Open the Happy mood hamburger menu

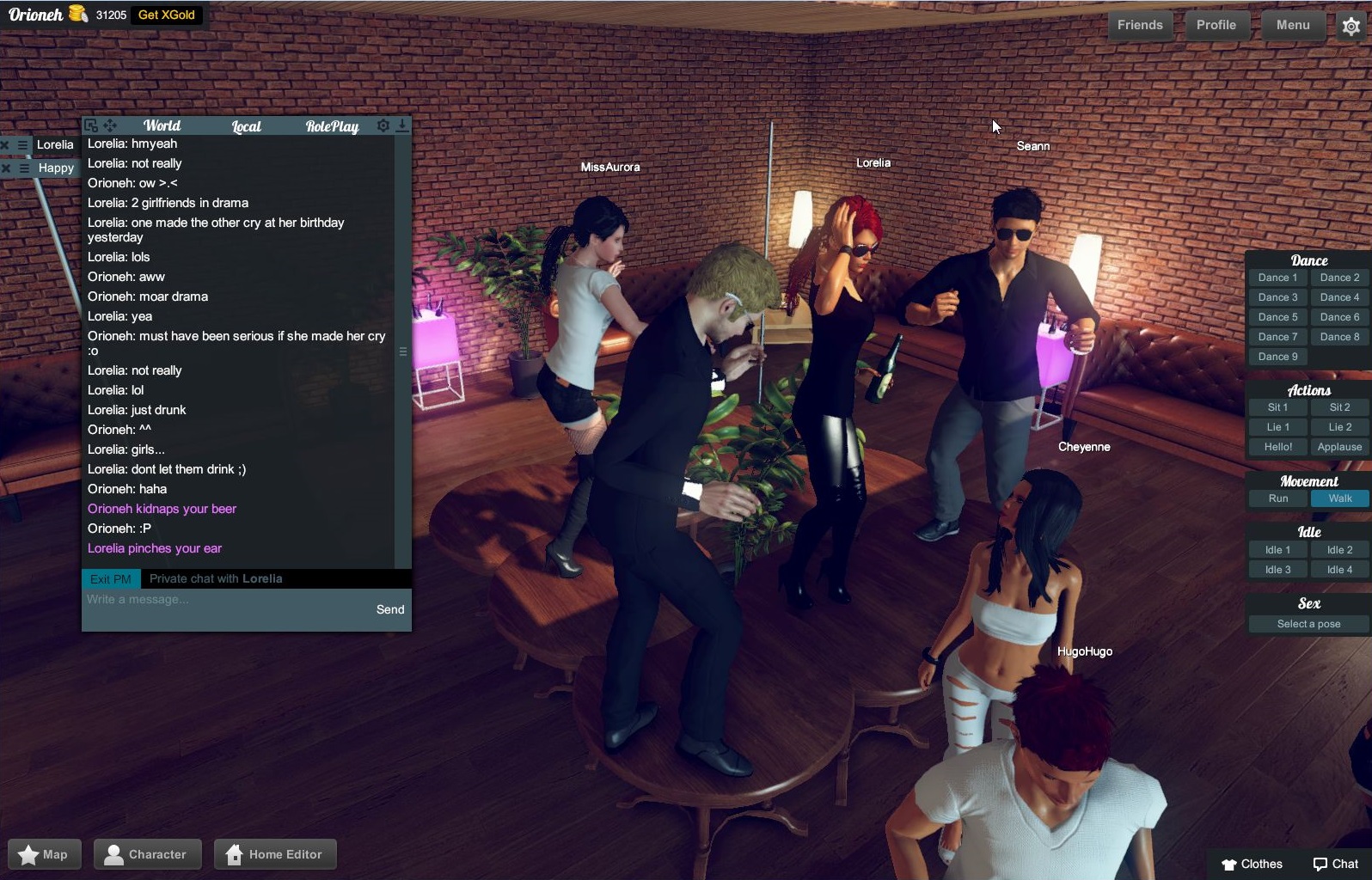tap(23, 168)
